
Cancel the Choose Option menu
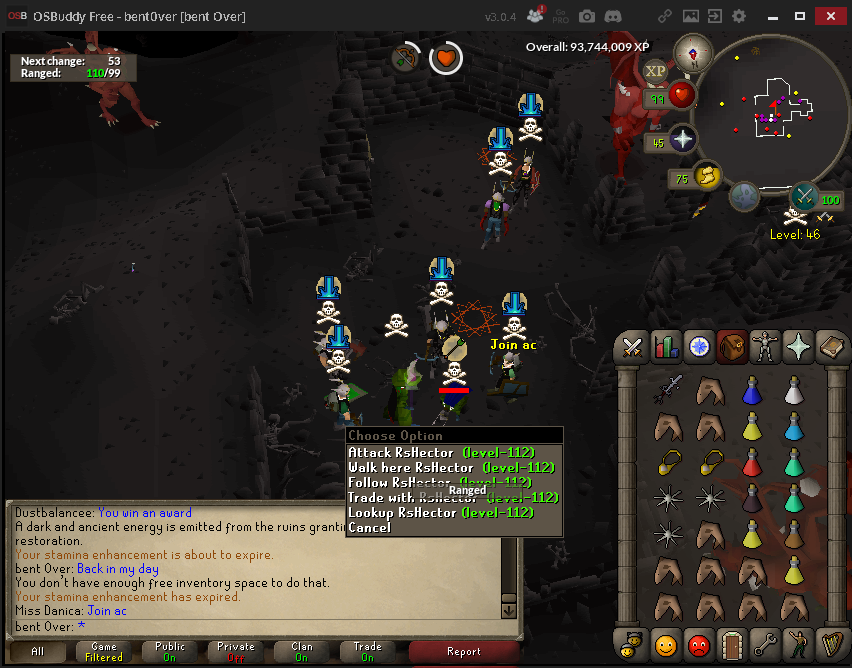tap(370, 527)
